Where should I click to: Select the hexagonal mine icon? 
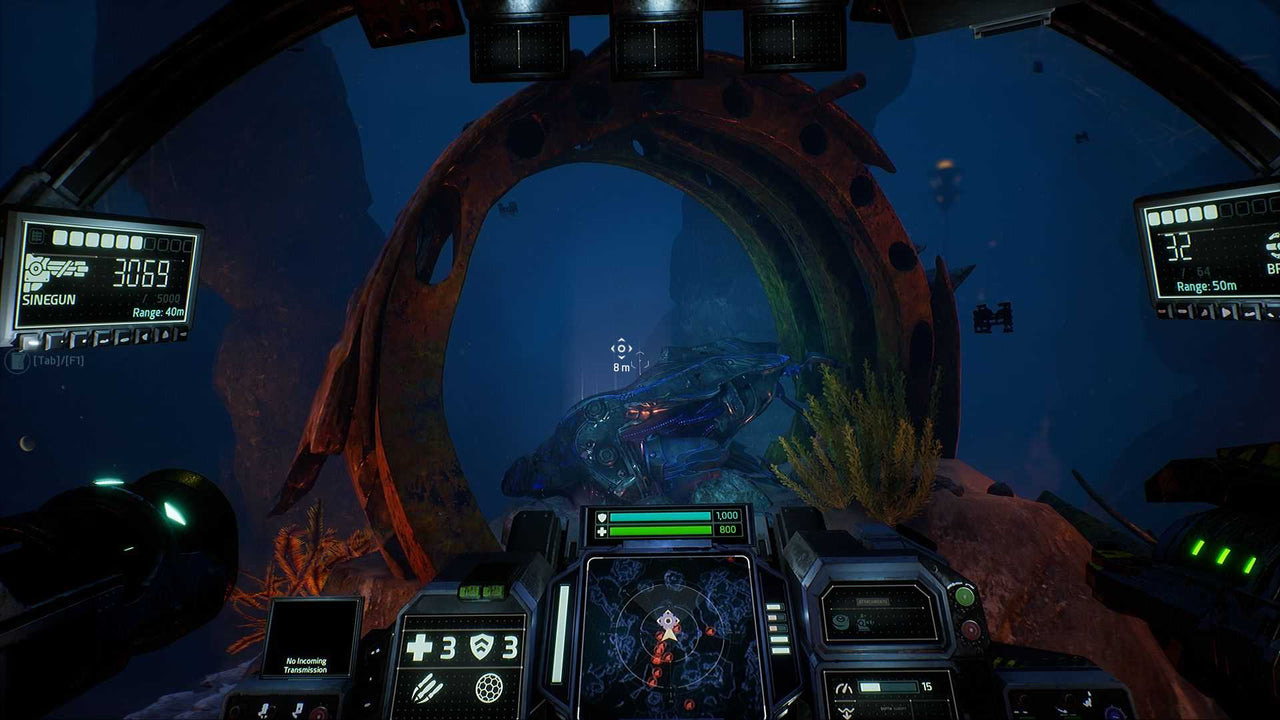point(488,687)
